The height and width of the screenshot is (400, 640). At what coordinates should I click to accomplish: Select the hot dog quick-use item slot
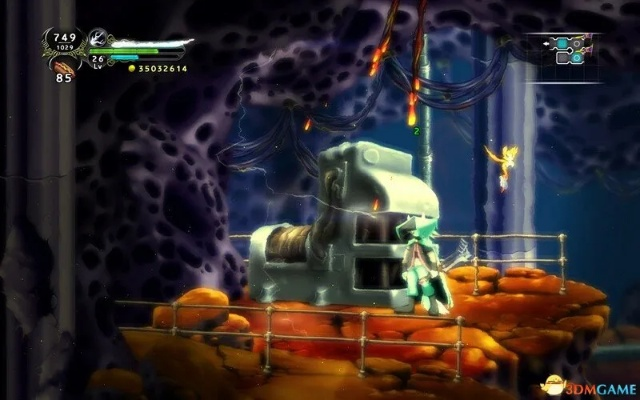[63, 65]
